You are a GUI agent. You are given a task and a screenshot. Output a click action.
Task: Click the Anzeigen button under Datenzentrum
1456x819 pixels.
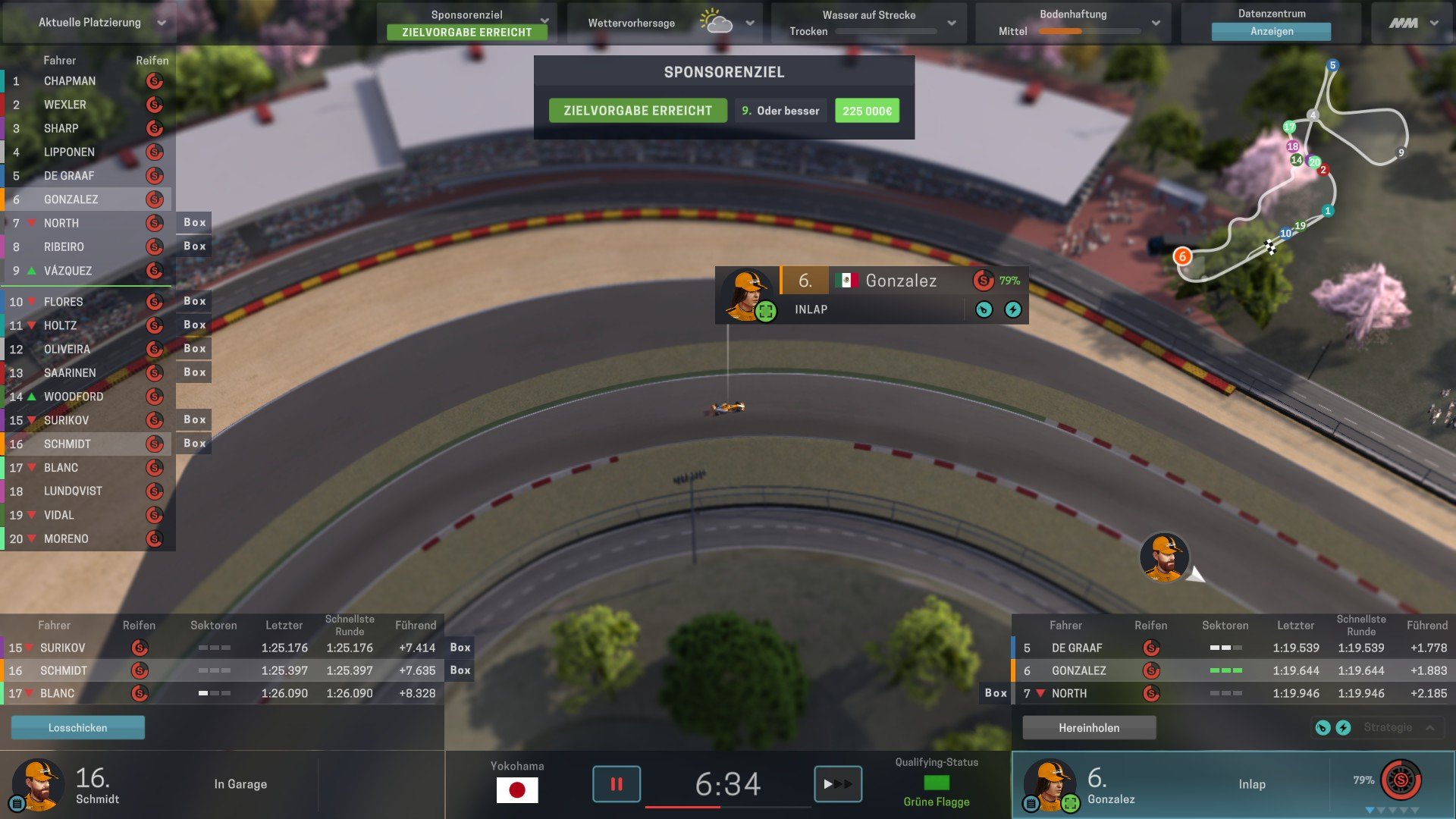1271,31
